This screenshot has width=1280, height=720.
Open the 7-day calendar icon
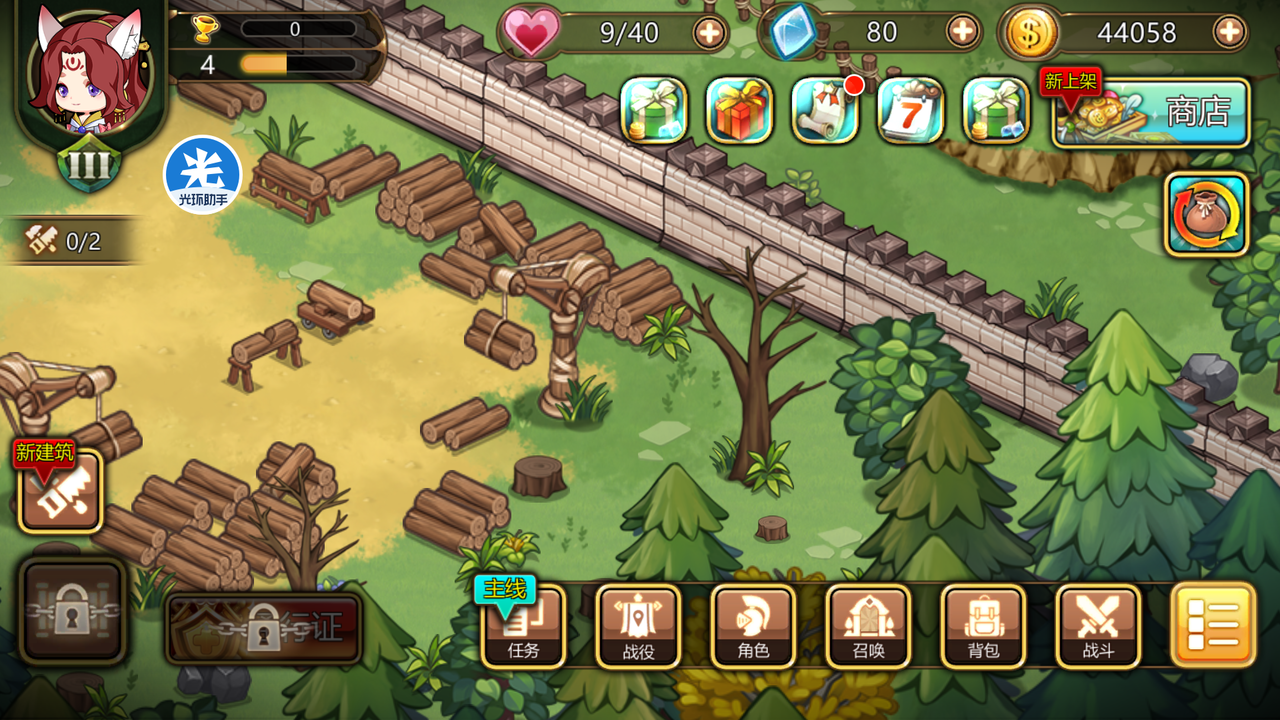tap(911, 110)
